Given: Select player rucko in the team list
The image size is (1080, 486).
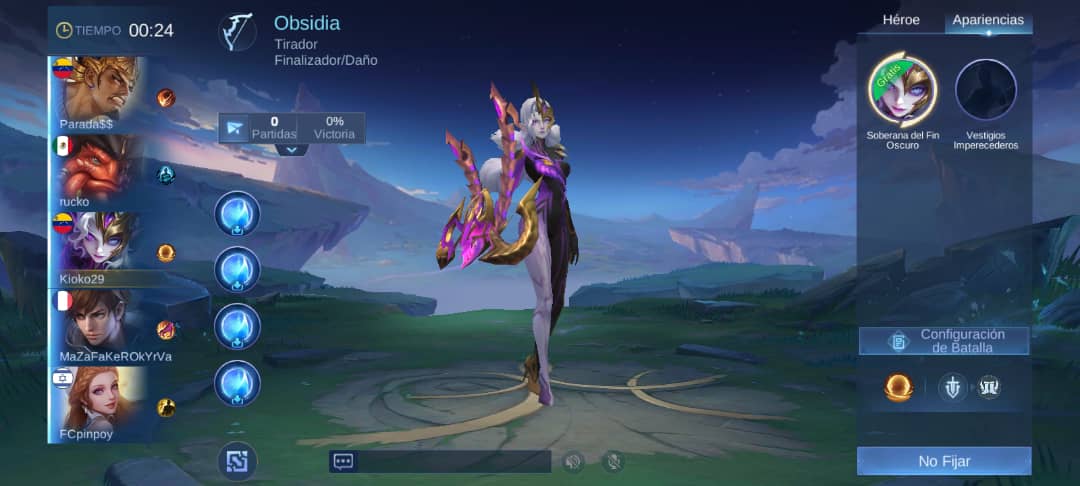Looking at the screenshot, I should pyautogui.click(x=98, y=172).
